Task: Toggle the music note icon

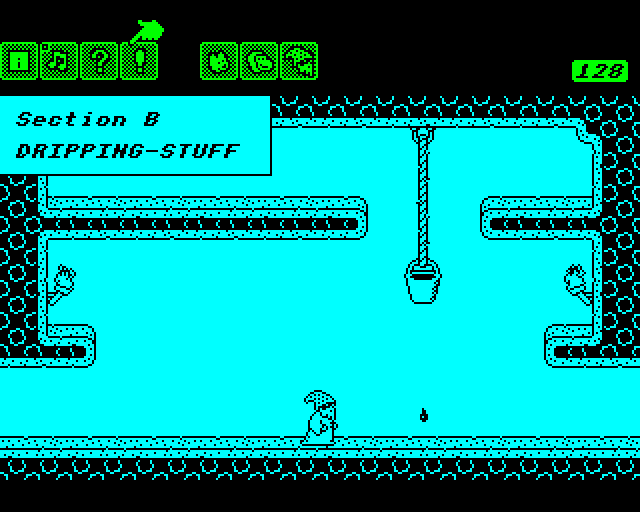Action: click(59, 61)
